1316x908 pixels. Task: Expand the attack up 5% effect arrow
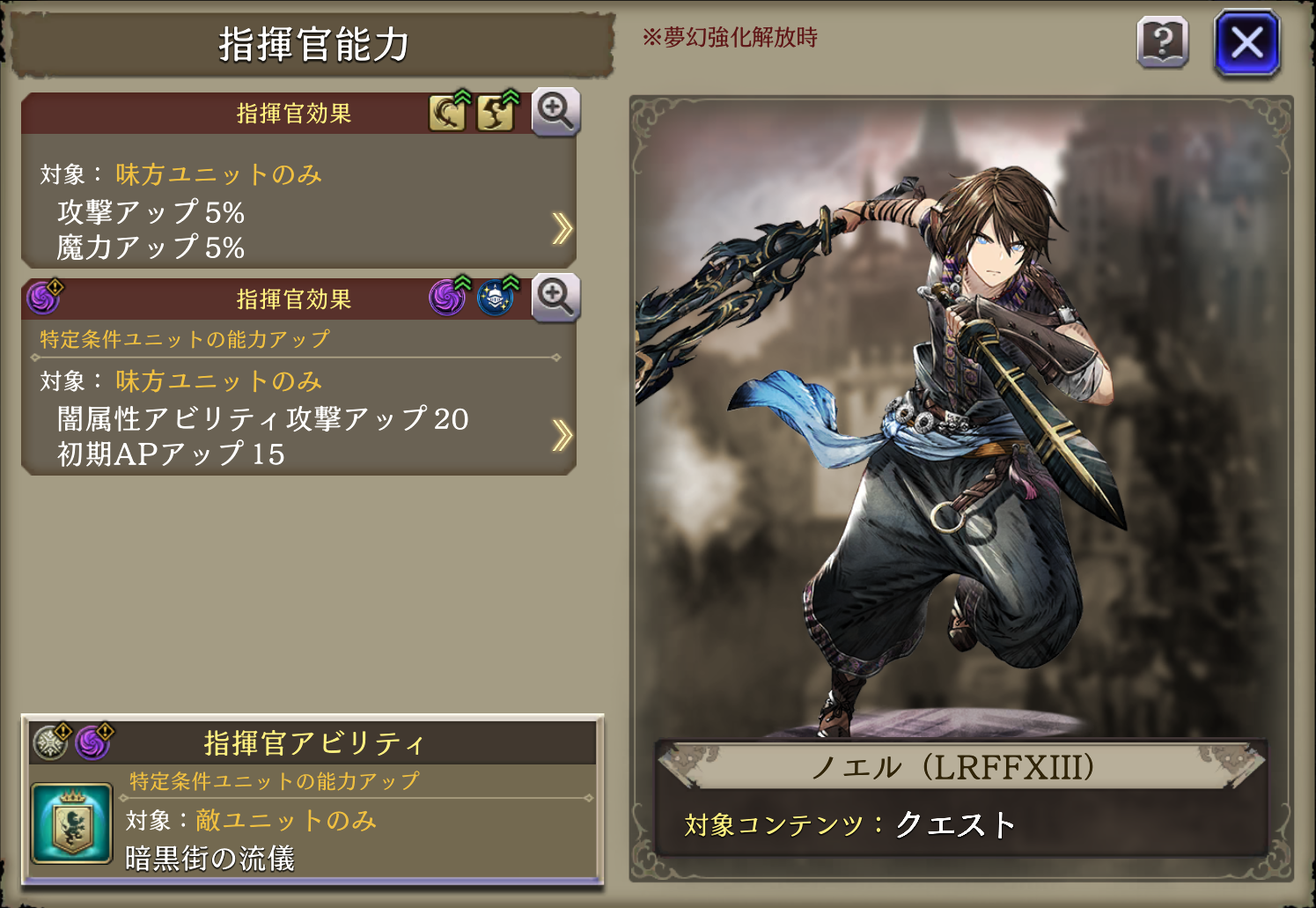click(562, 228)
